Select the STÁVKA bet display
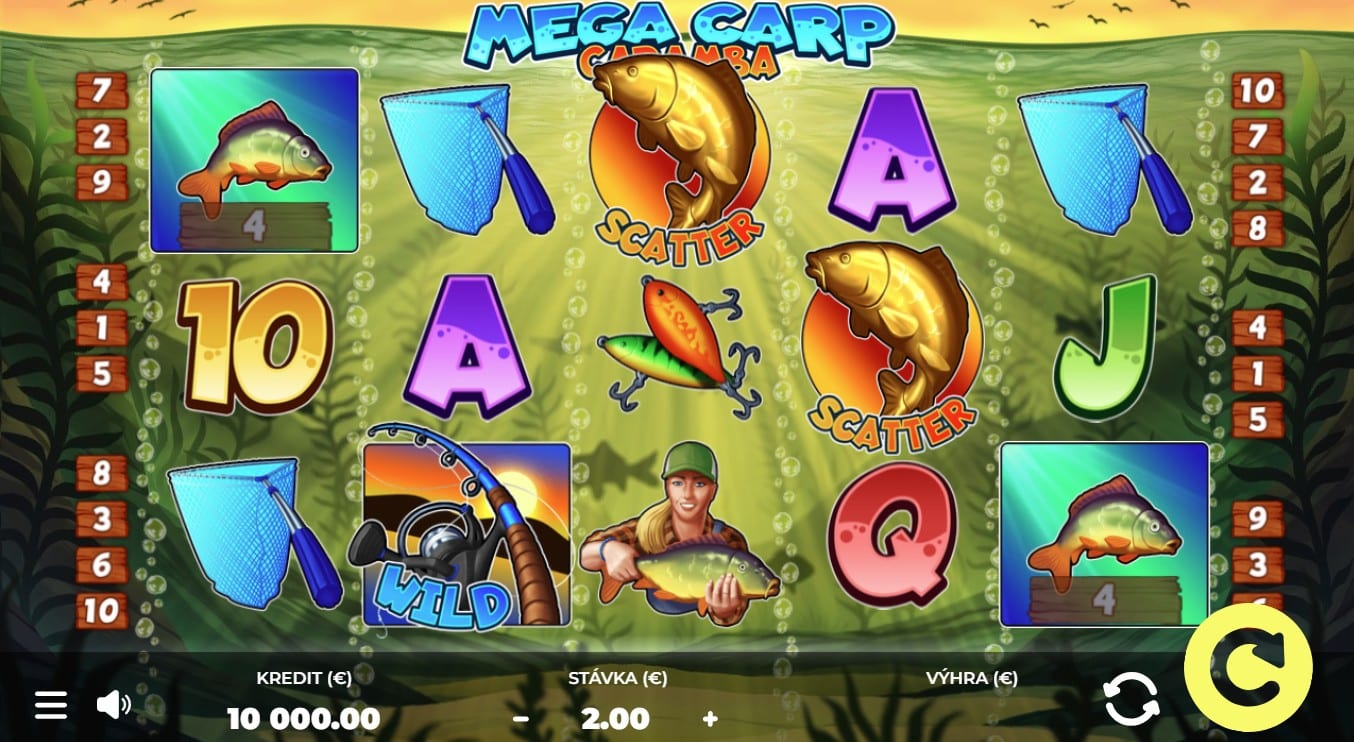The width and height of the screenshot is (1354, 742). [x=612, y=718]
